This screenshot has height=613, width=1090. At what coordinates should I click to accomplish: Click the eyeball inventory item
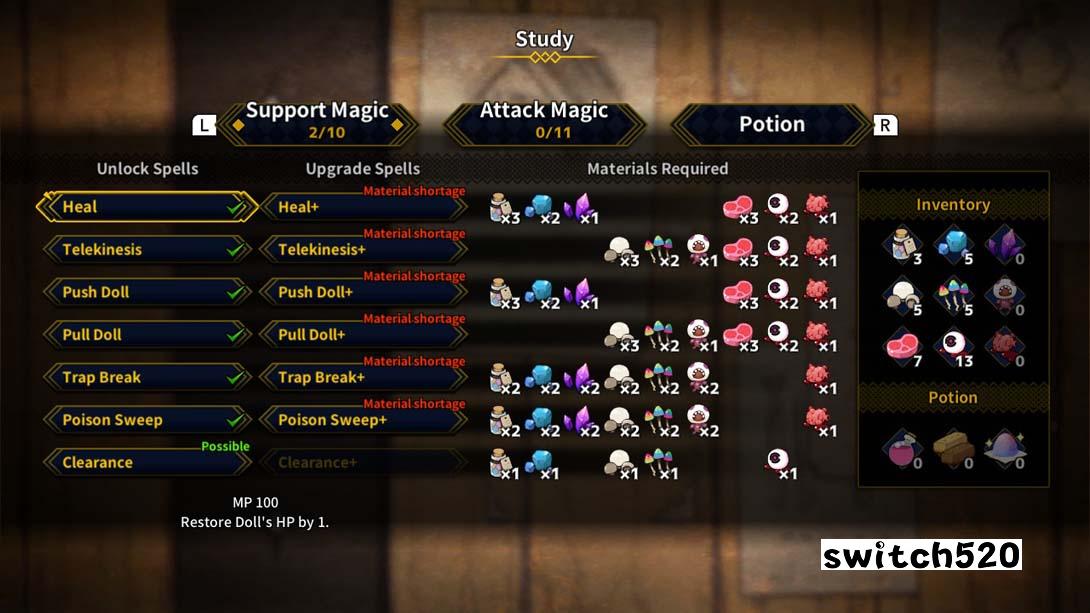952,349
